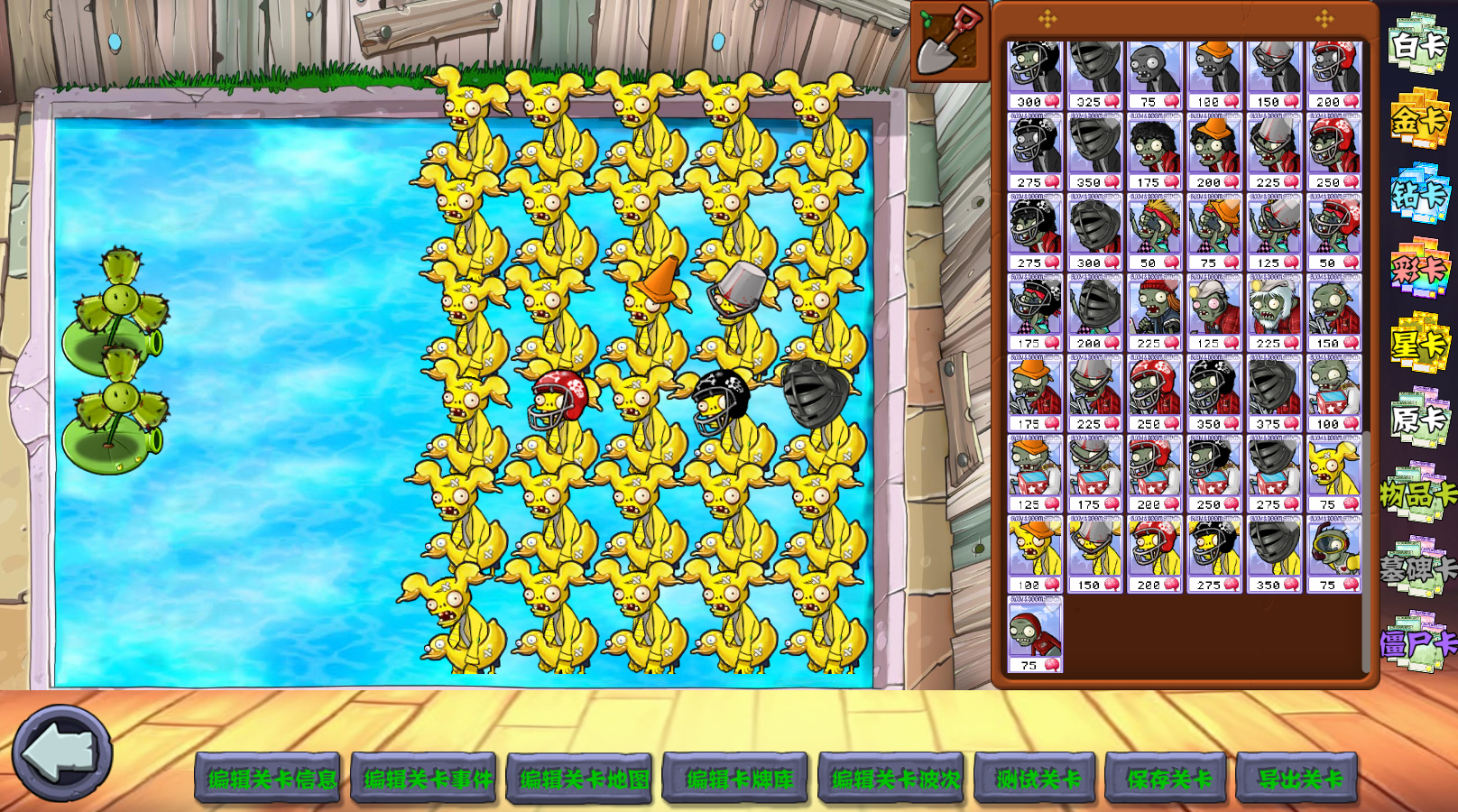Click the 编辑关卡事件 button
The width and height of the screenshot is (1458, 812).
tap(424, 778)
